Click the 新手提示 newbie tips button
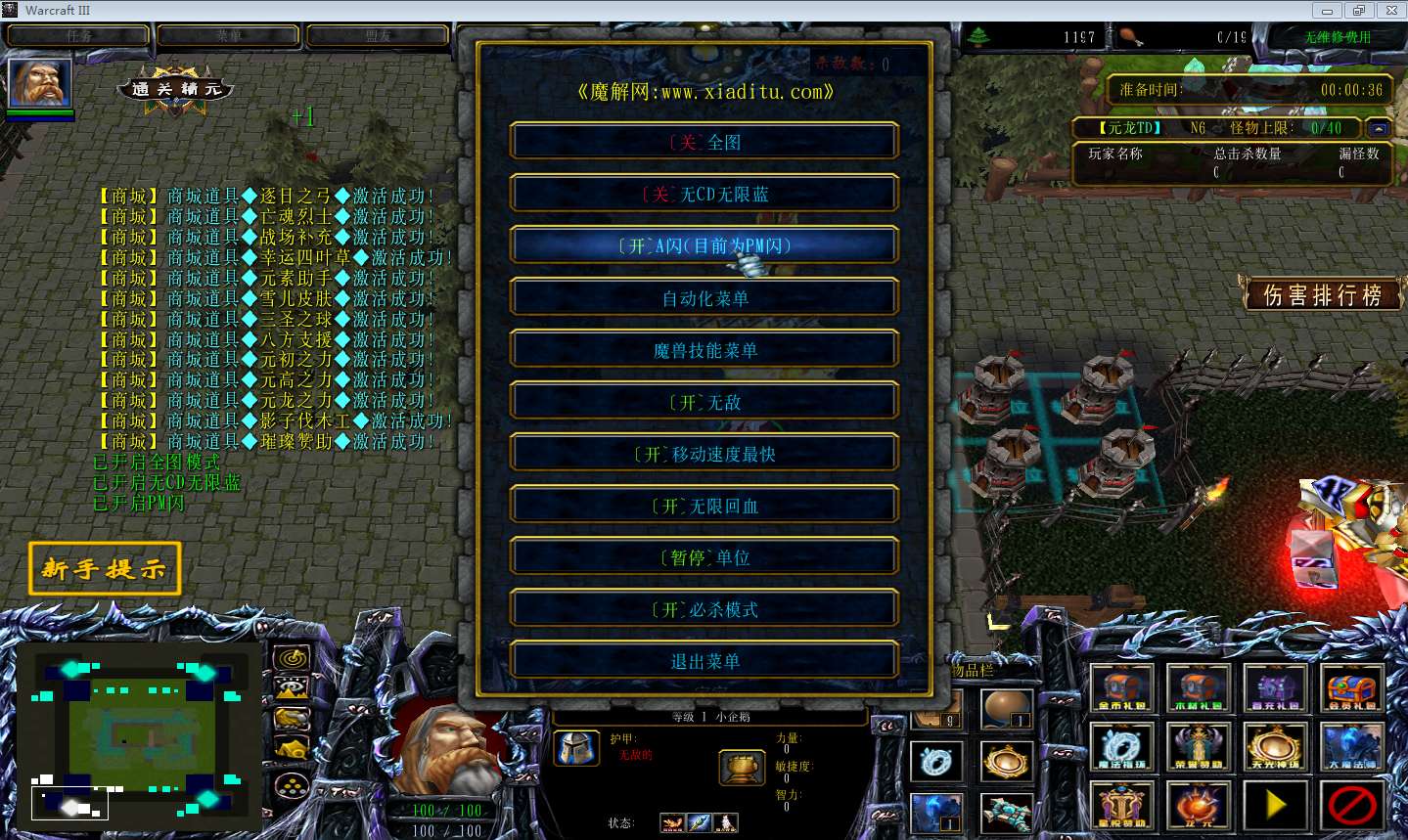 pos(104,568)
